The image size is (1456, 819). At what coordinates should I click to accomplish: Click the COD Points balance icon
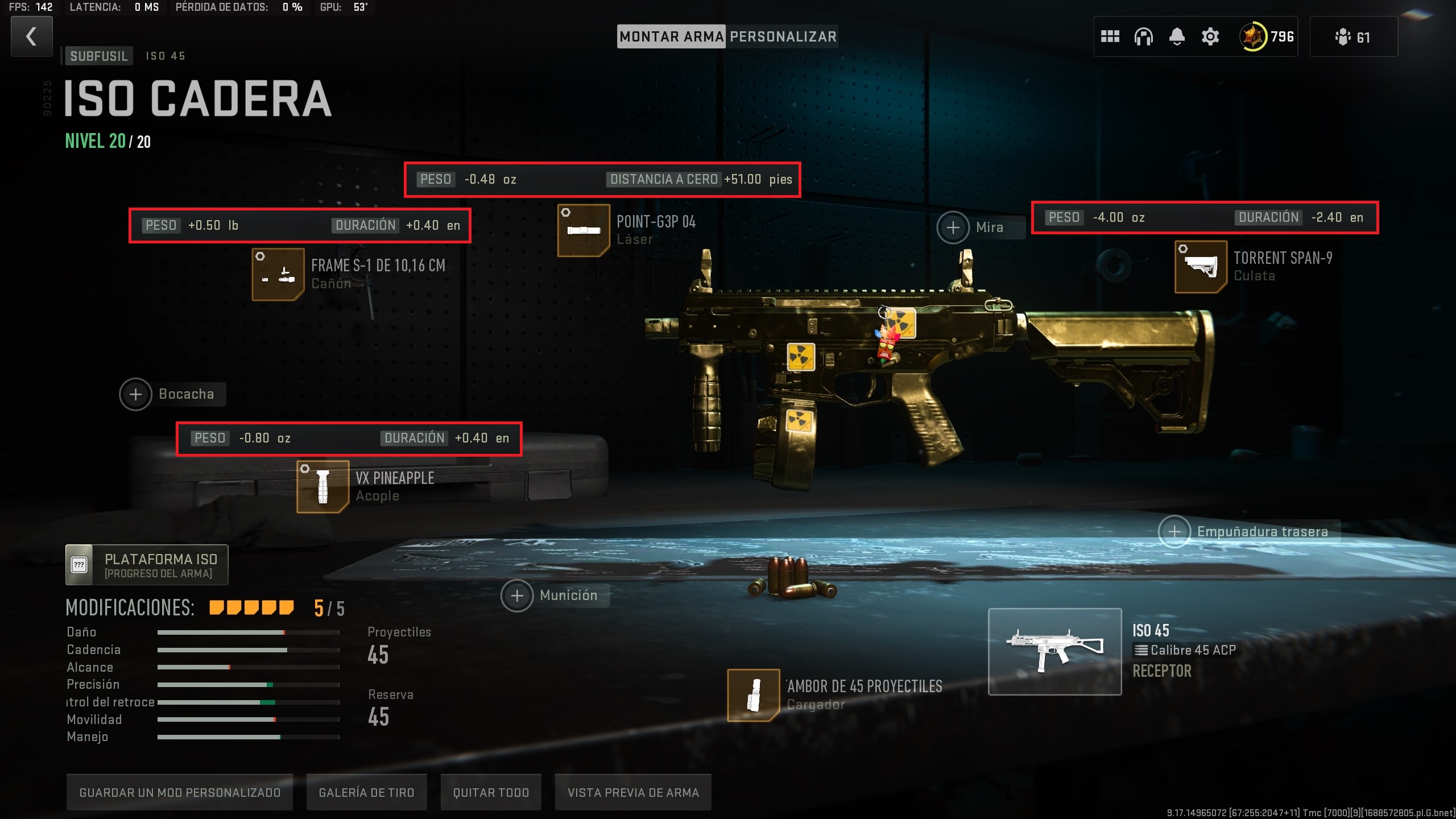tap(1254, 36)
